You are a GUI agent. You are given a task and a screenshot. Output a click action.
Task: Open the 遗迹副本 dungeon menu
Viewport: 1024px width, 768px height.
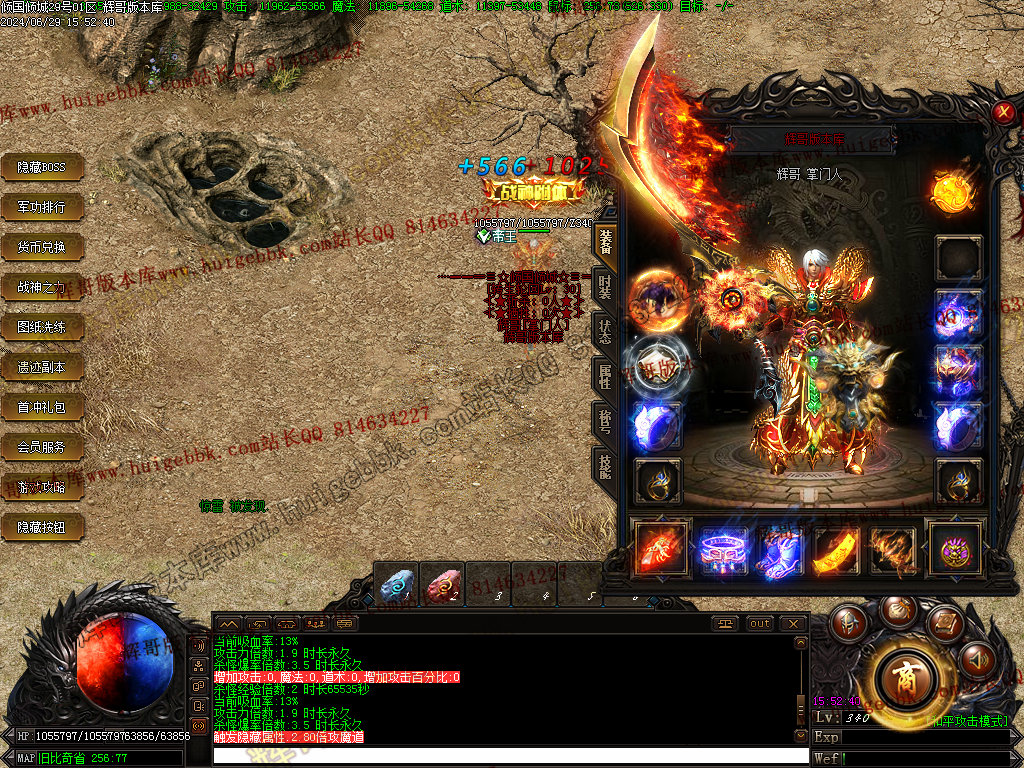click(x=41, y=367)
